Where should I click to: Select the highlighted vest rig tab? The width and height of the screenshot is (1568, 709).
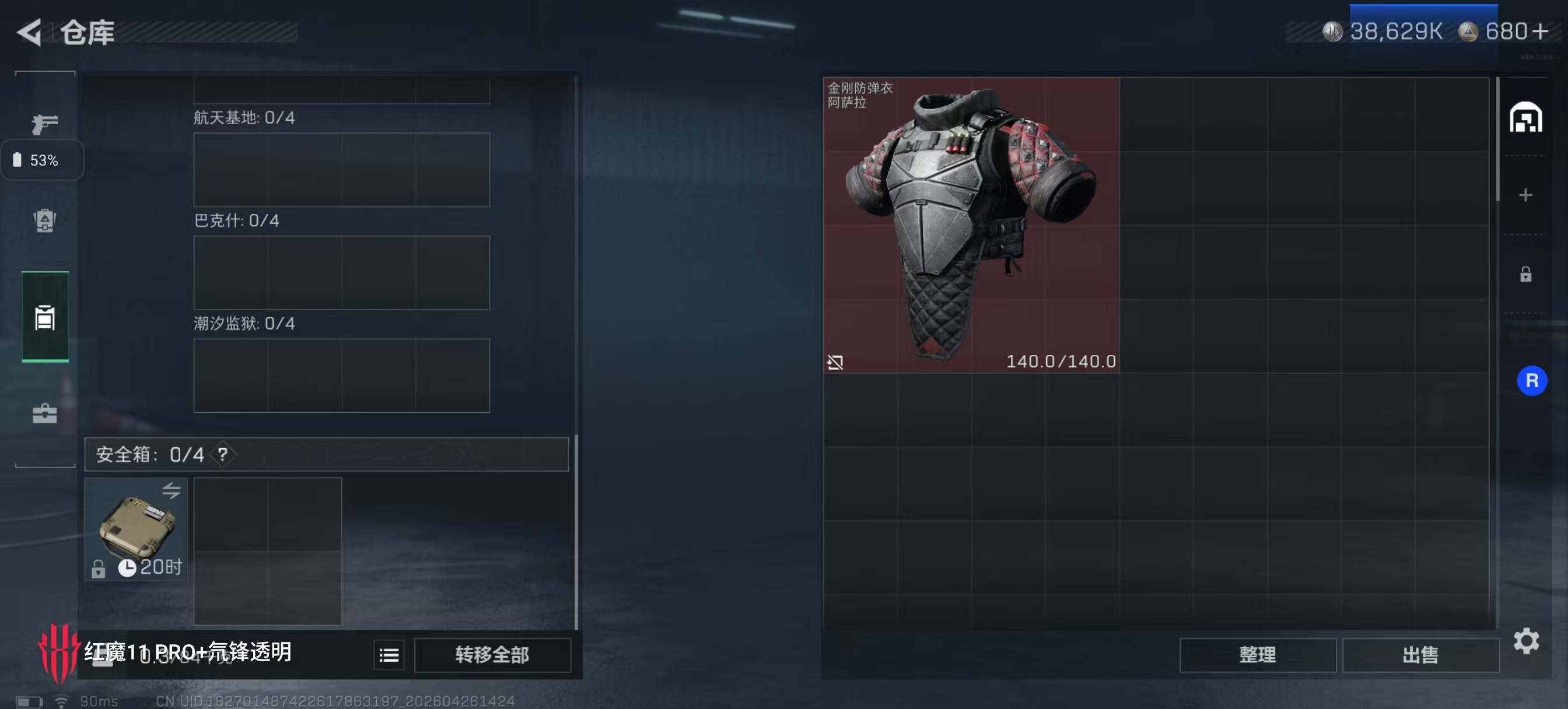[44, 317]
